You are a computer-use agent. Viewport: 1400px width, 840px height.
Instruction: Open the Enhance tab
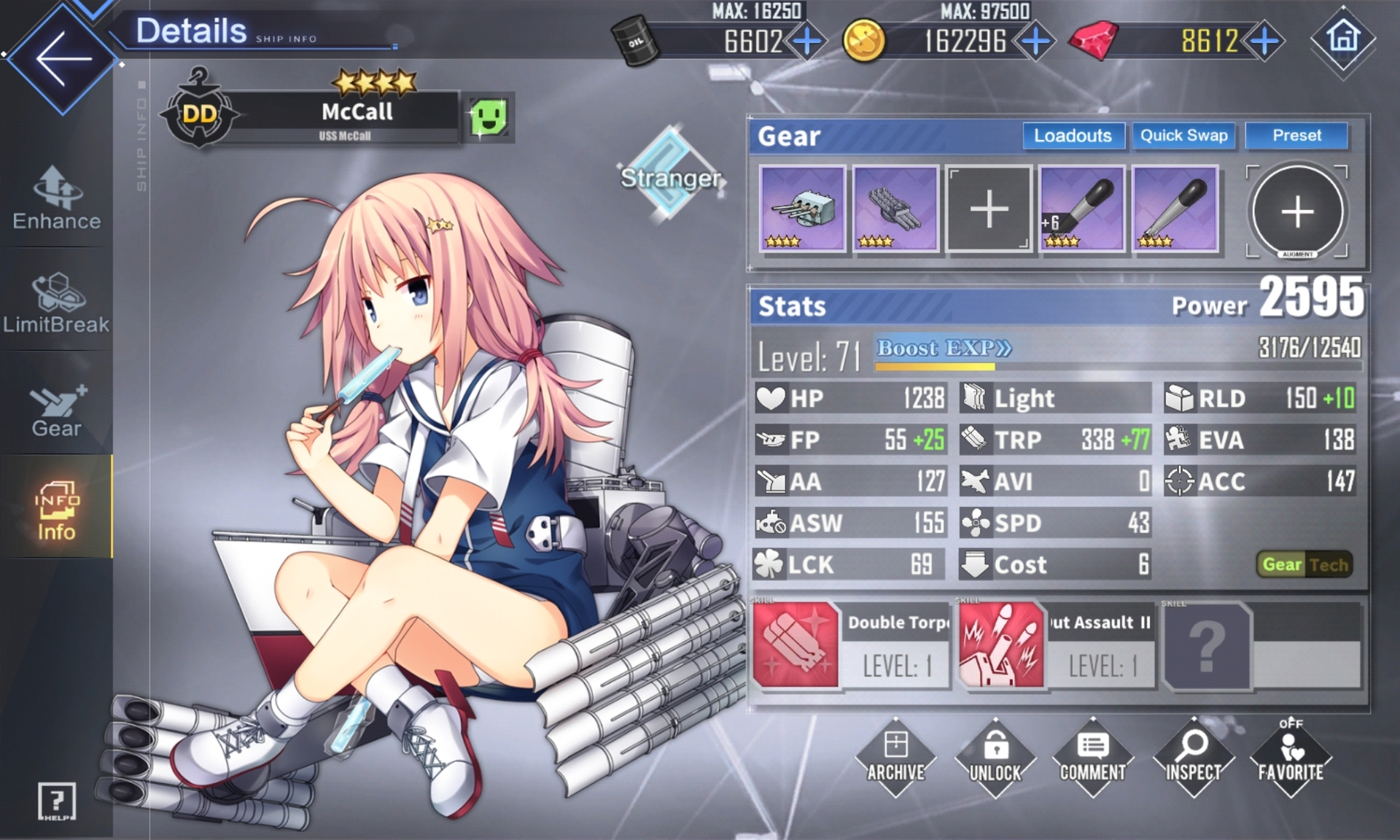[56, 198]
